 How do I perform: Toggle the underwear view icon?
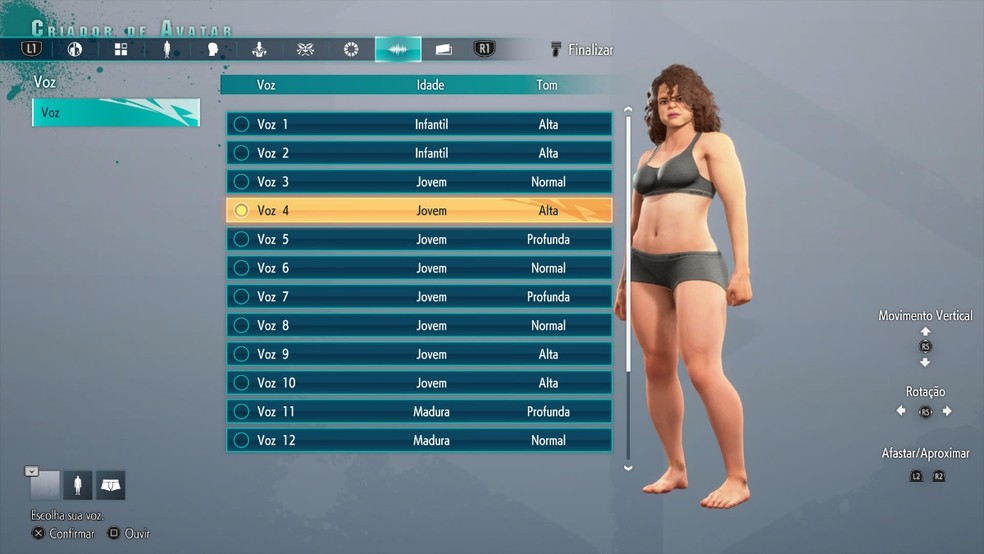click(110, 486)
